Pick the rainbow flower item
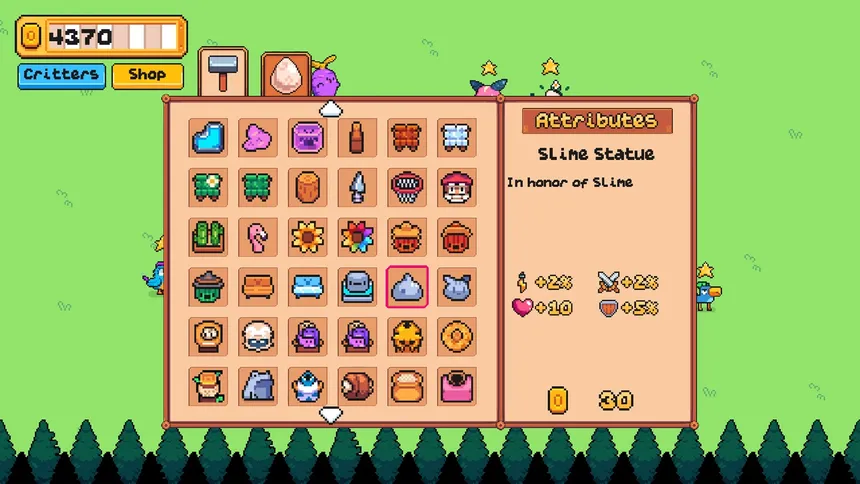This screenshot has width=860, height=484. click(x=357, y=237)
